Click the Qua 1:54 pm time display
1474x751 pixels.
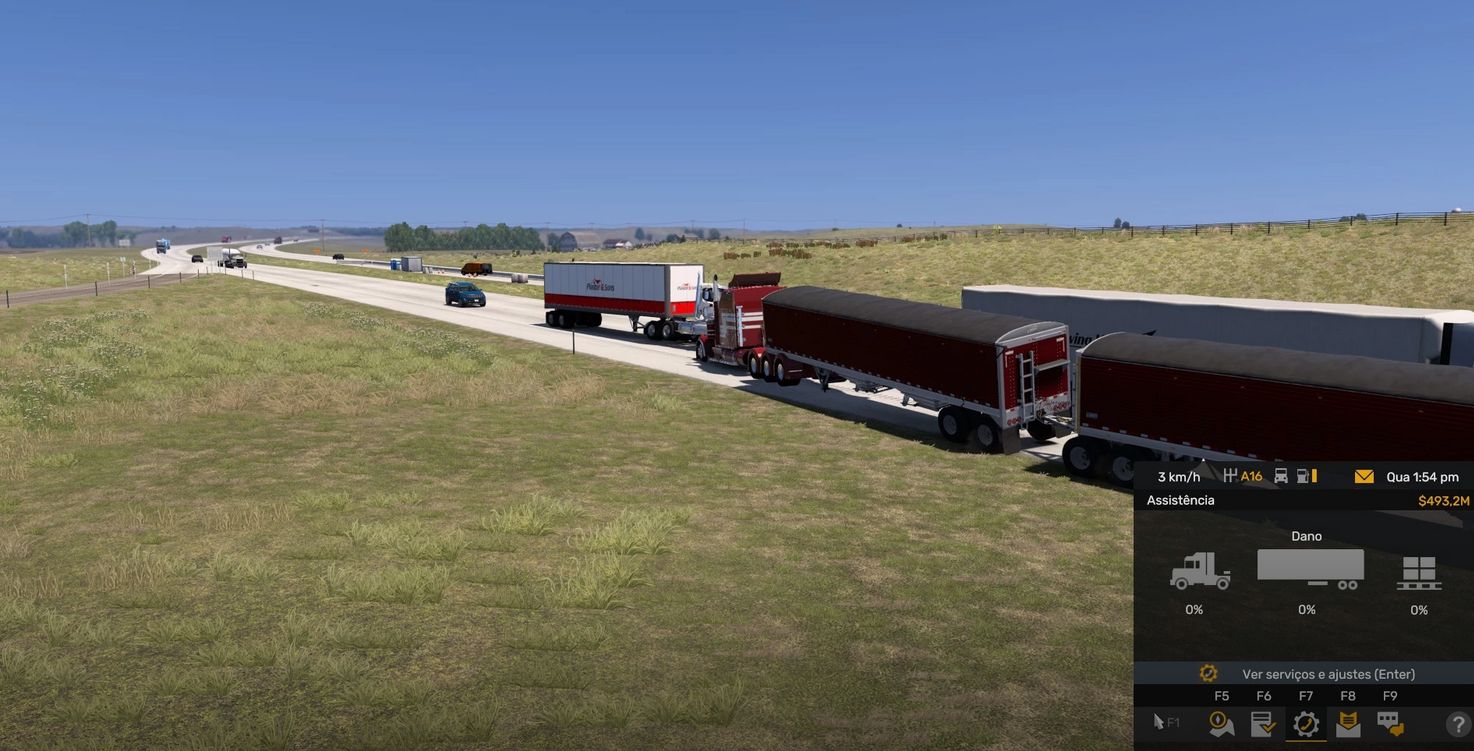1421,476
